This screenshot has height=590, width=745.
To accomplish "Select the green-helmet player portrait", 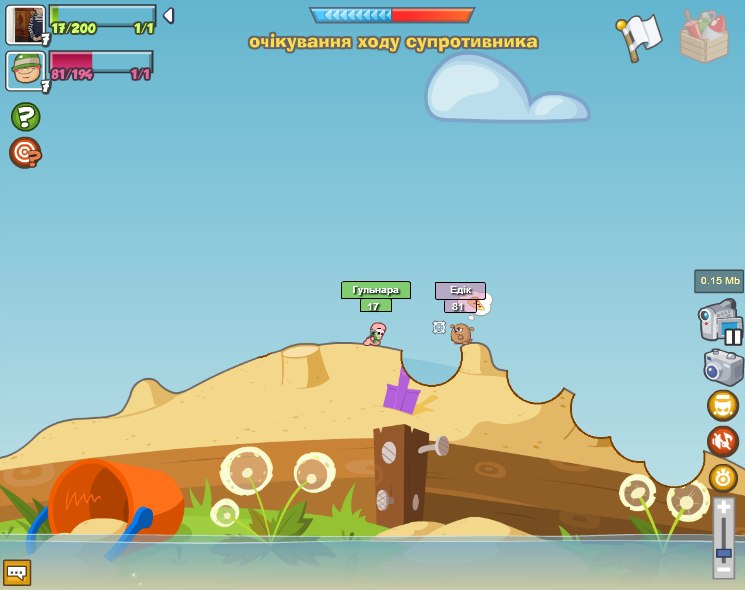I will [25, 71].
